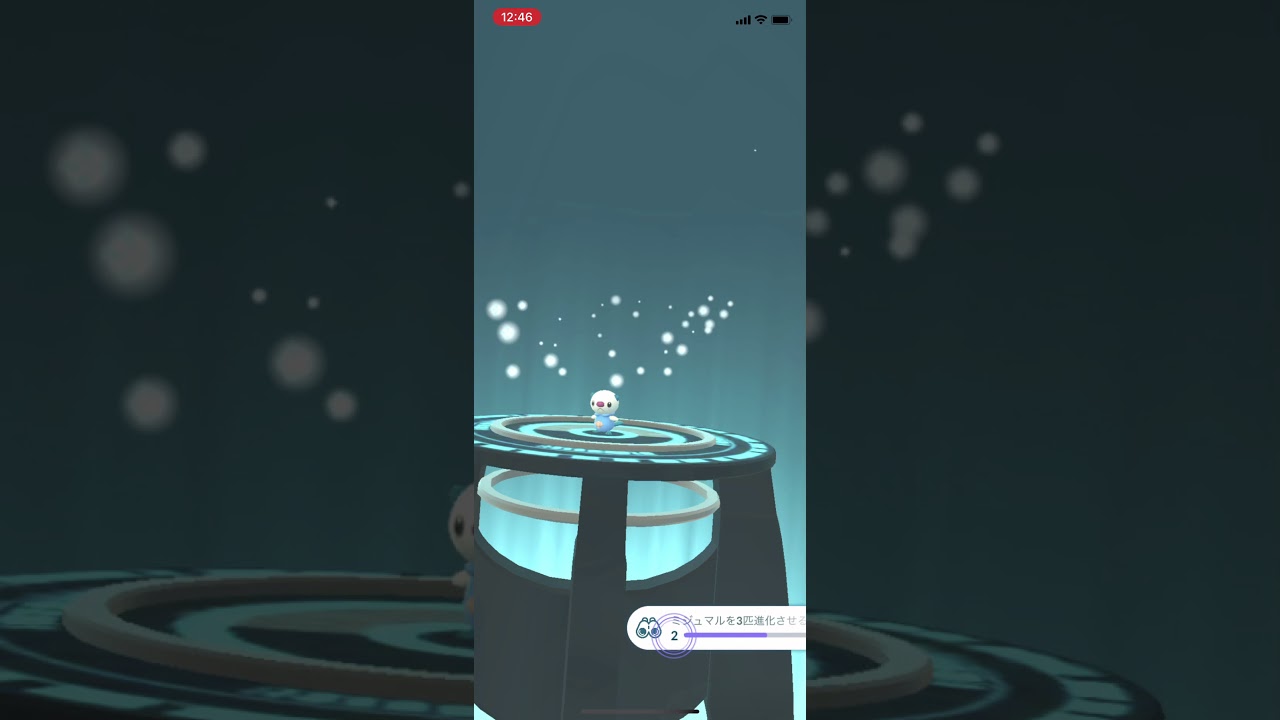Tap the binoculars field research icon
The height and width of the screenshot is (720, 1280).
[649, 627]
